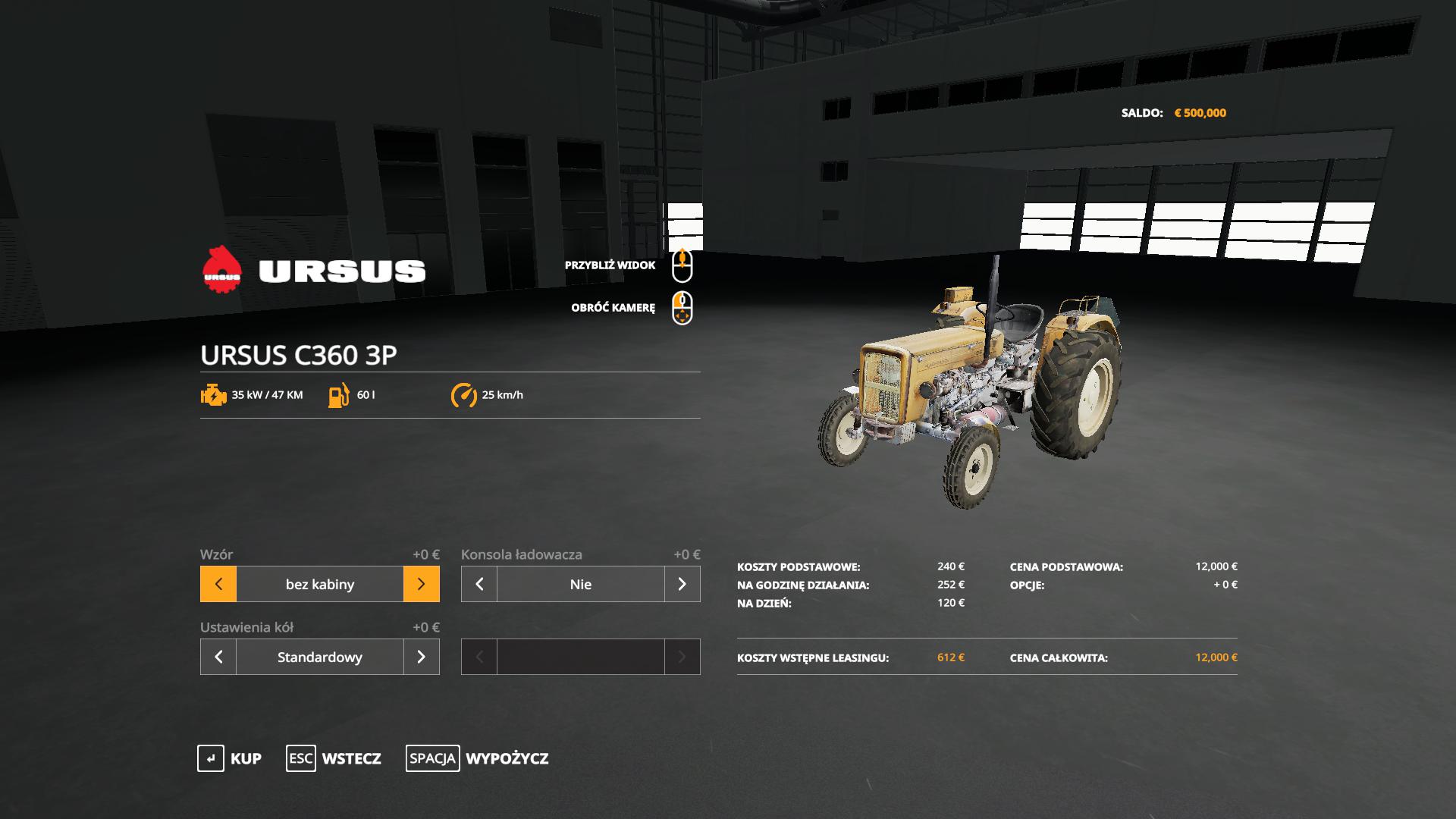Select previous Wzór option
1456x819 pixels.
(x=218, y=584)
